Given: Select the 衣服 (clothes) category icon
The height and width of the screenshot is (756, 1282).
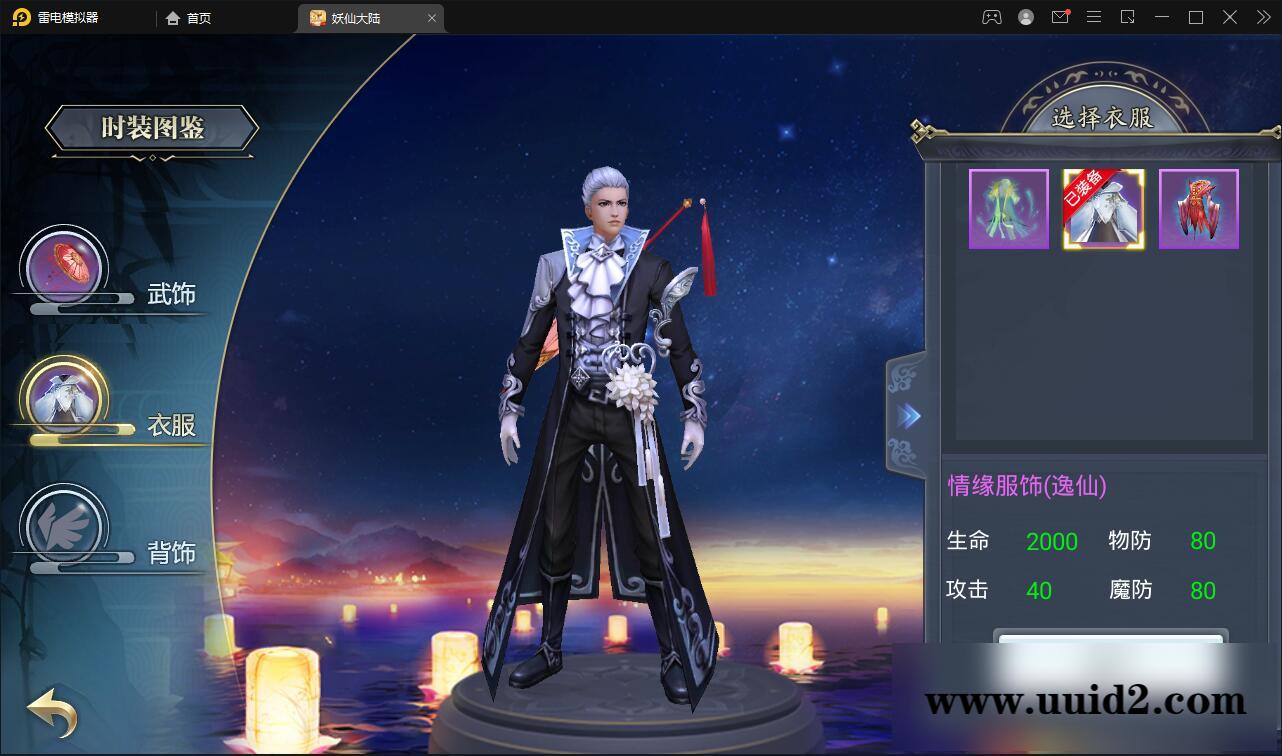Looking at the screenshot, I should [x=64, y=393].
